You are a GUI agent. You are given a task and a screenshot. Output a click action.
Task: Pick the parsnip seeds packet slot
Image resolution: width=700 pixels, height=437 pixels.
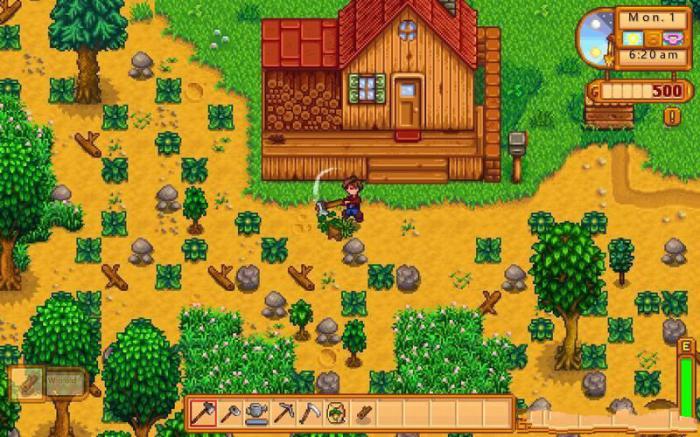(x=337, y=412)
